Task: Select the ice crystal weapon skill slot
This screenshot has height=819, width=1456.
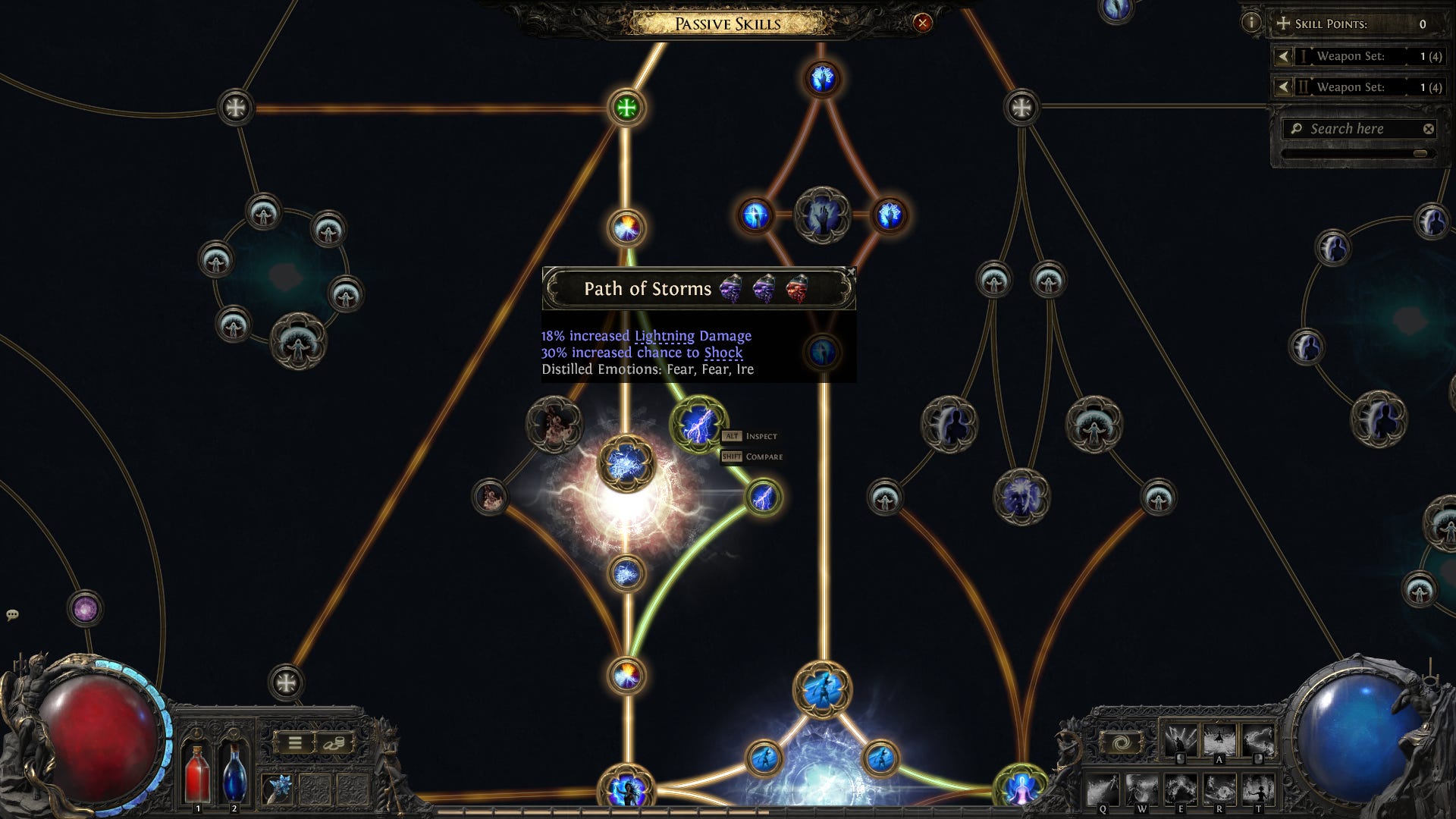Action: tap(278, 789)
